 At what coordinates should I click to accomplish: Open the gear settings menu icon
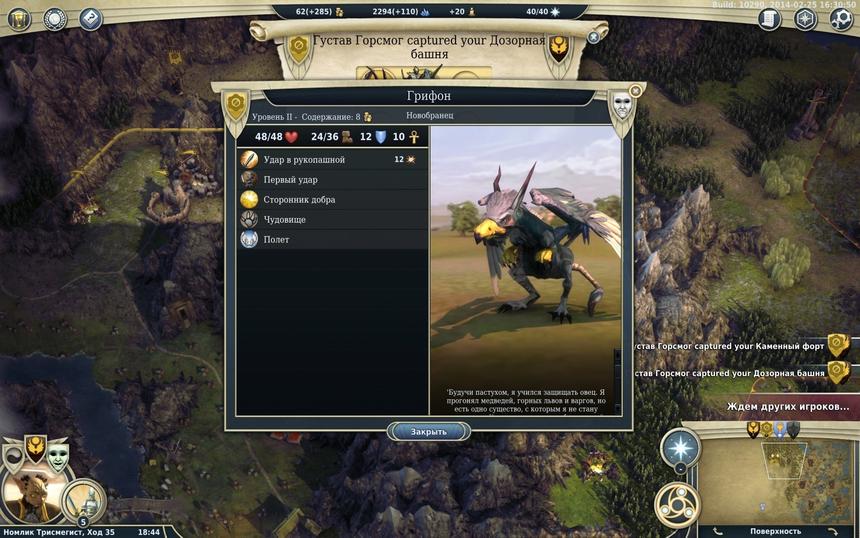tap(841, 18)
